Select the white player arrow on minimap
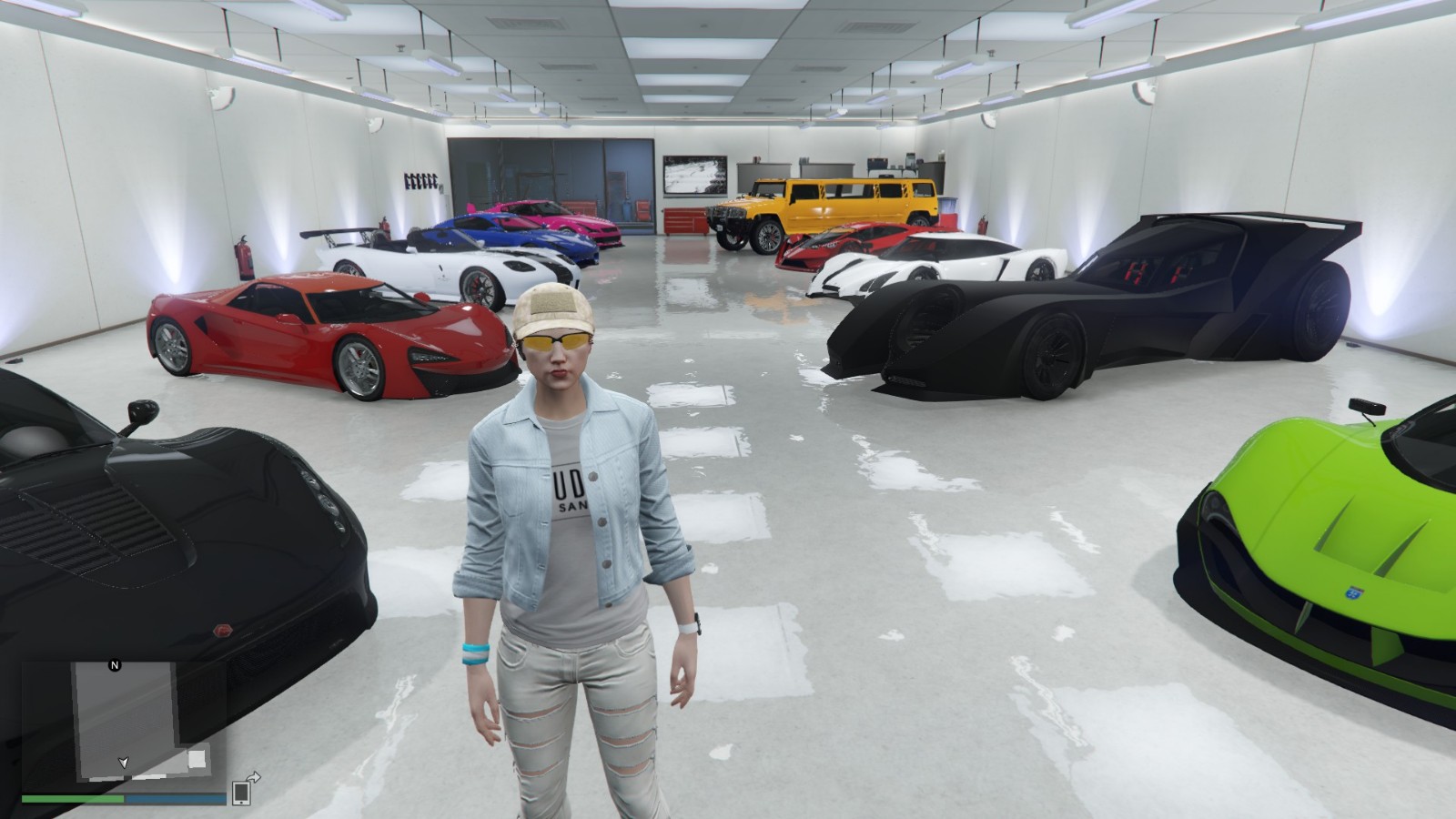Screen dimensions: 1456x819 (x=124, y=763)
